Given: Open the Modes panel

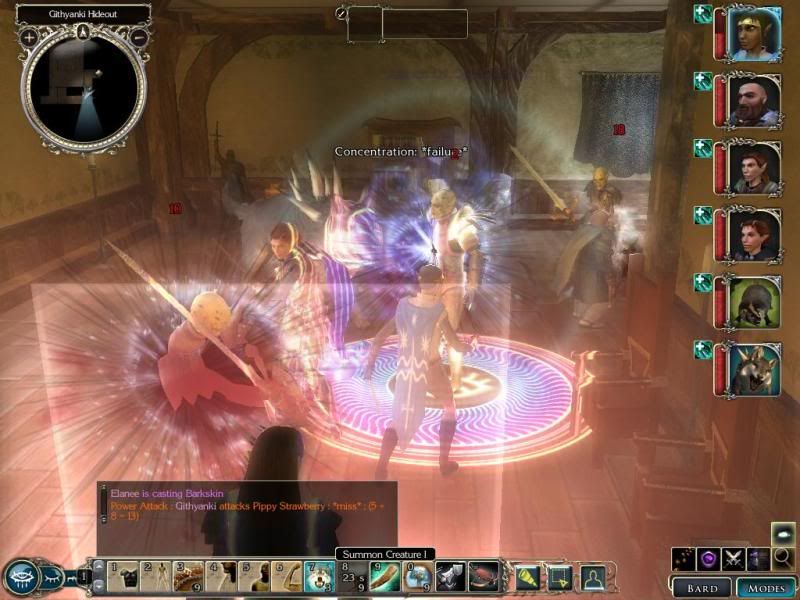Looking at the screenshot, I should [x=766, y=587].
